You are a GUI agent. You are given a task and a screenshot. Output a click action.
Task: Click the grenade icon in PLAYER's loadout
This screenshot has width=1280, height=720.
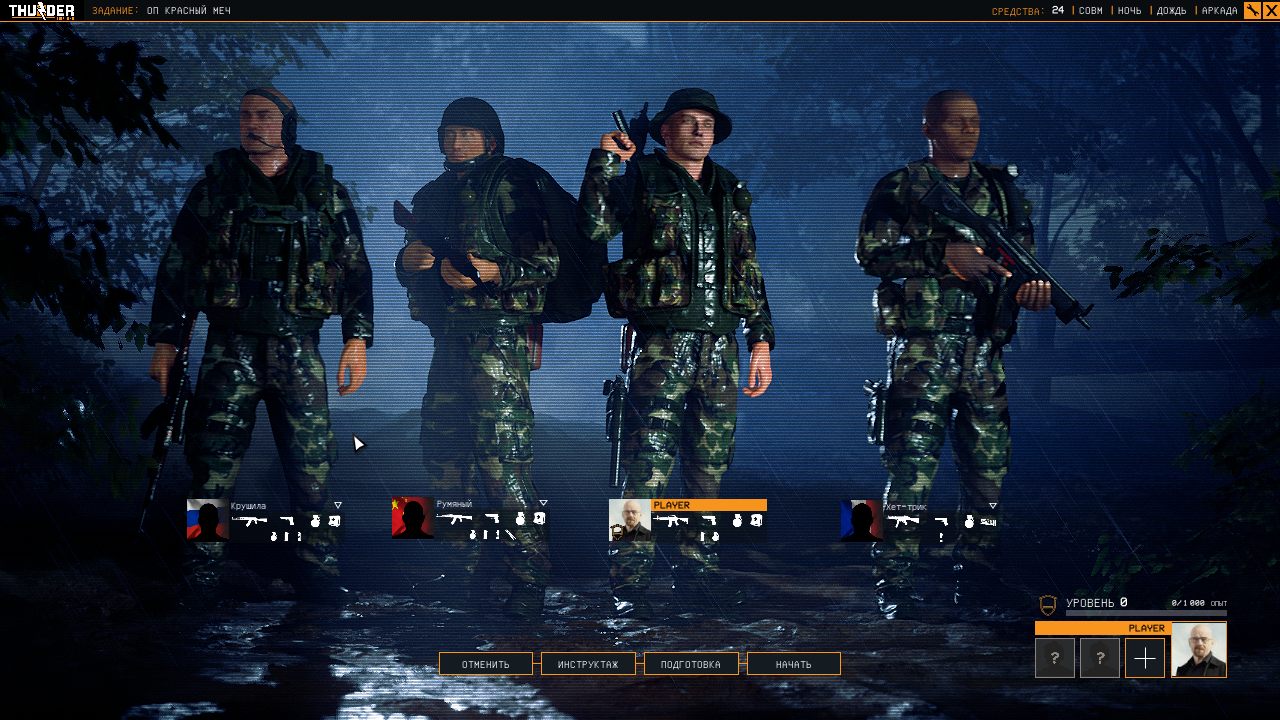[737, 521]
